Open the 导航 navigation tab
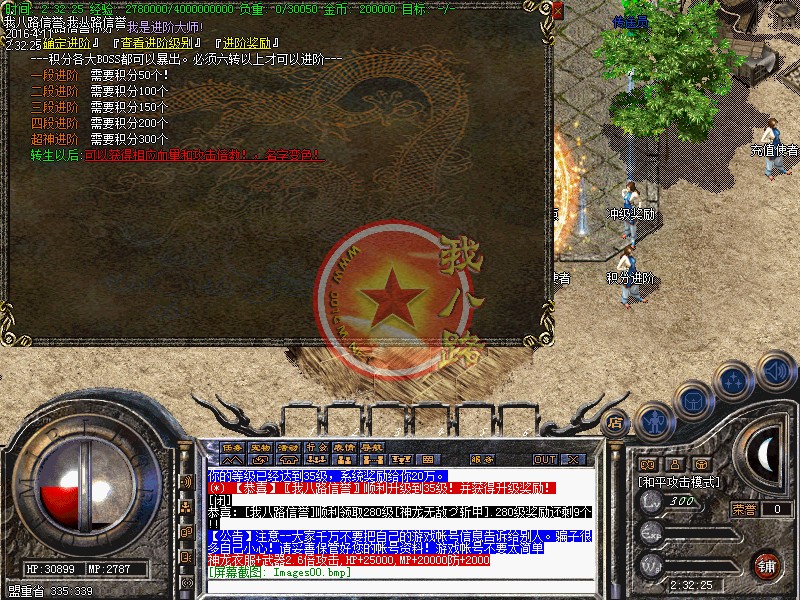 [x=372, y=446]
